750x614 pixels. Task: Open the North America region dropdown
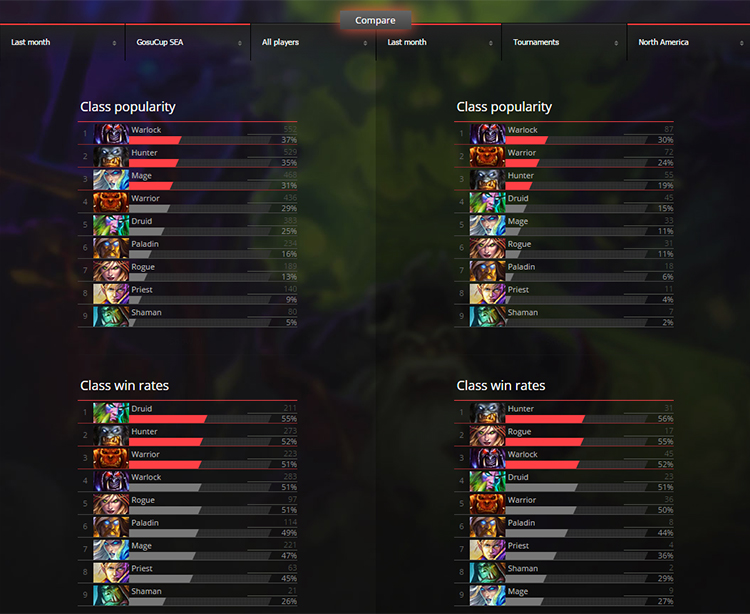[x=690, y=43]
